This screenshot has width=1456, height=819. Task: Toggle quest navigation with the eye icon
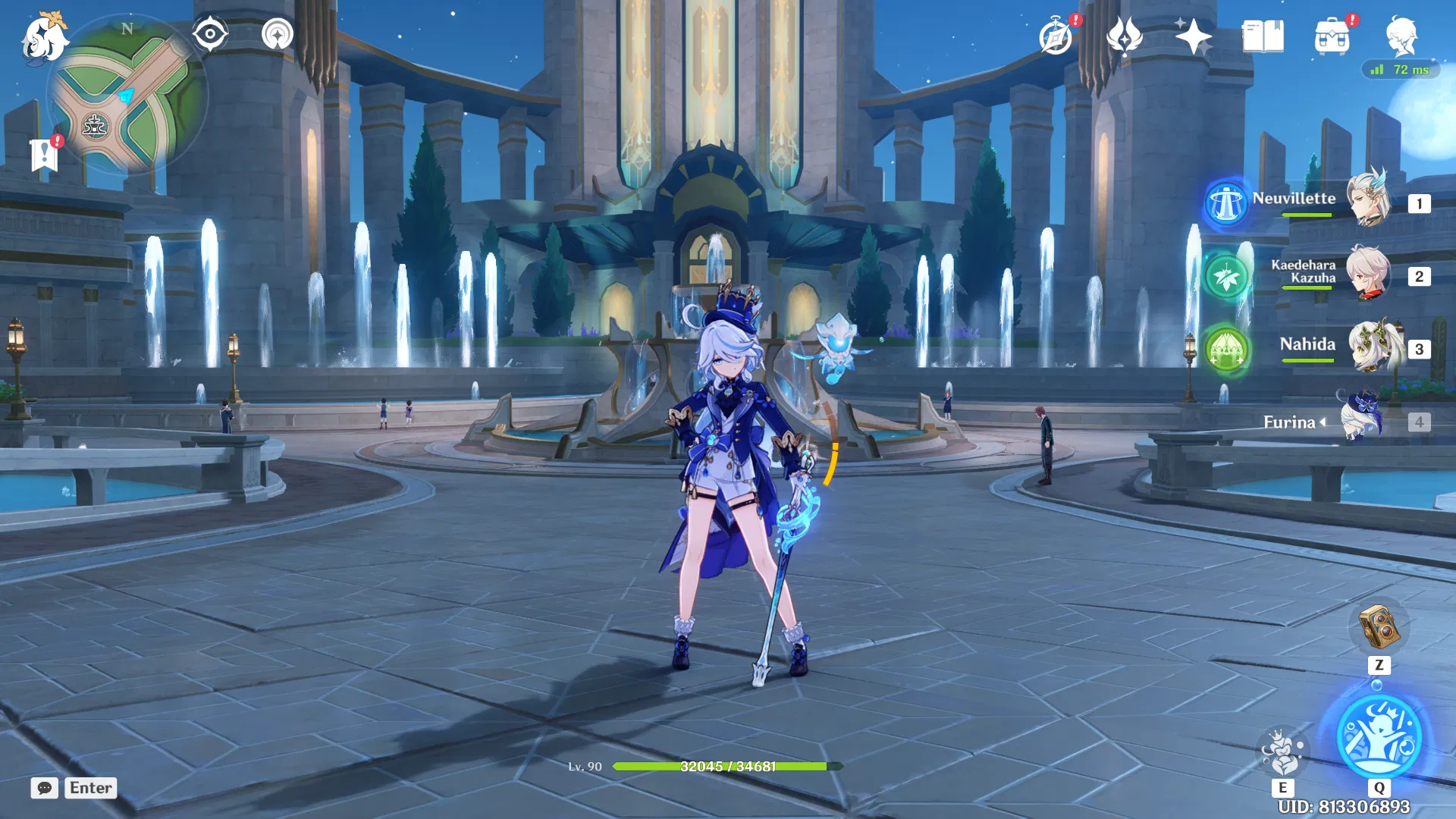pos(210,33)
